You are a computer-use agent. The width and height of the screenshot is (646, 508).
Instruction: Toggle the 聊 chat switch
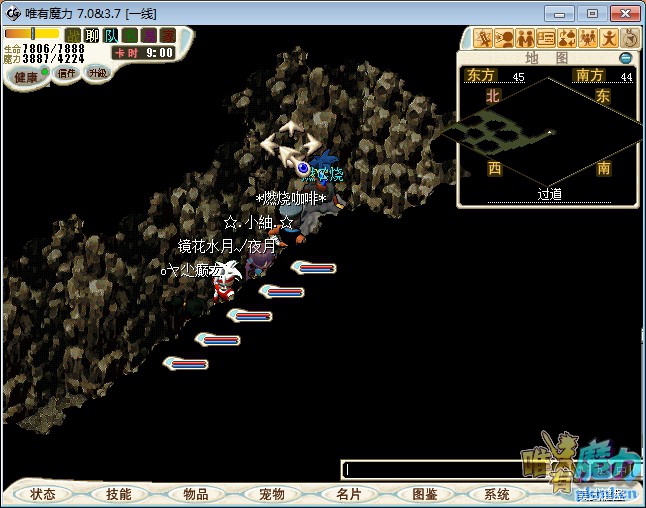point(92,36)
